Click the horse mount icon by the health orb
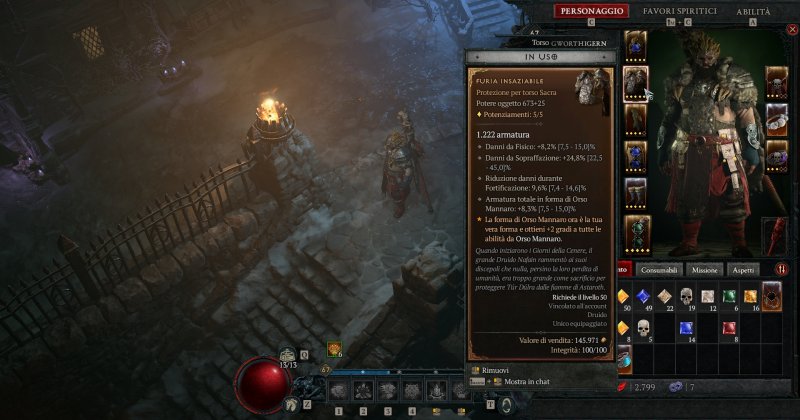The image size is (800, 420). 291,404
